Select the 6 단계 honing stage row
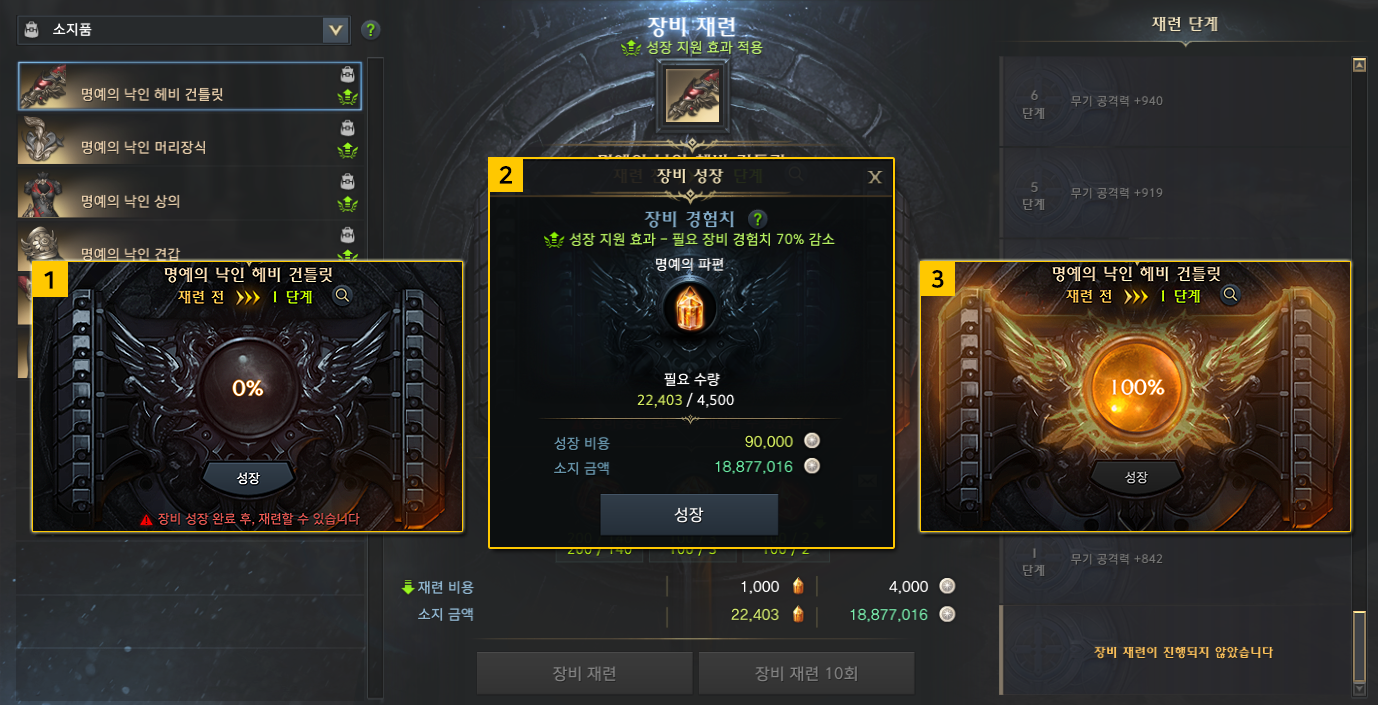Viewport: 1378px width, 705px height. click(1170, 101)
